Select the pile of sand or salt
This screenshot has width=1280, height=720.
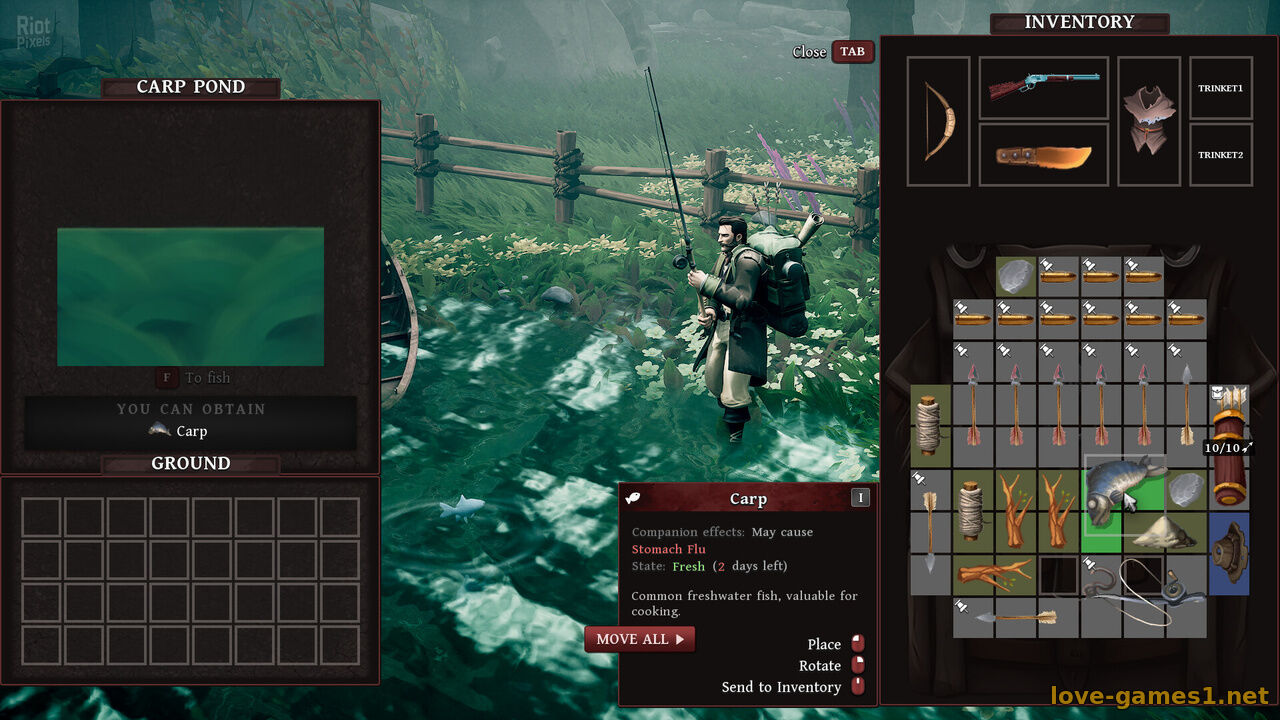coord(1166,533)
